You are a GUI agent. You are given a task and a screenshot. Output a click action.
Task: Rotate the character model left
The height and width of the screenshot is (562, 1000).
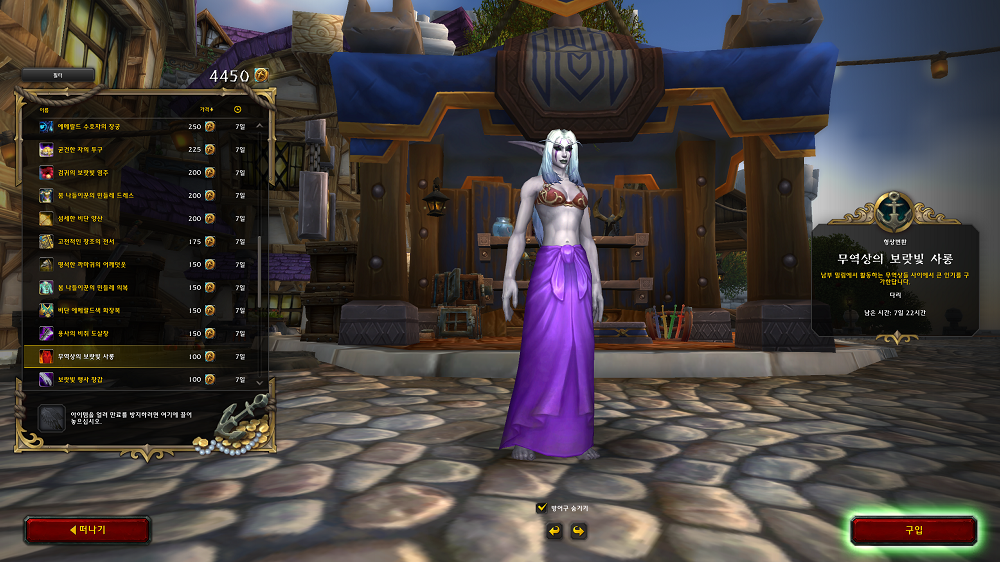(554, 530)
